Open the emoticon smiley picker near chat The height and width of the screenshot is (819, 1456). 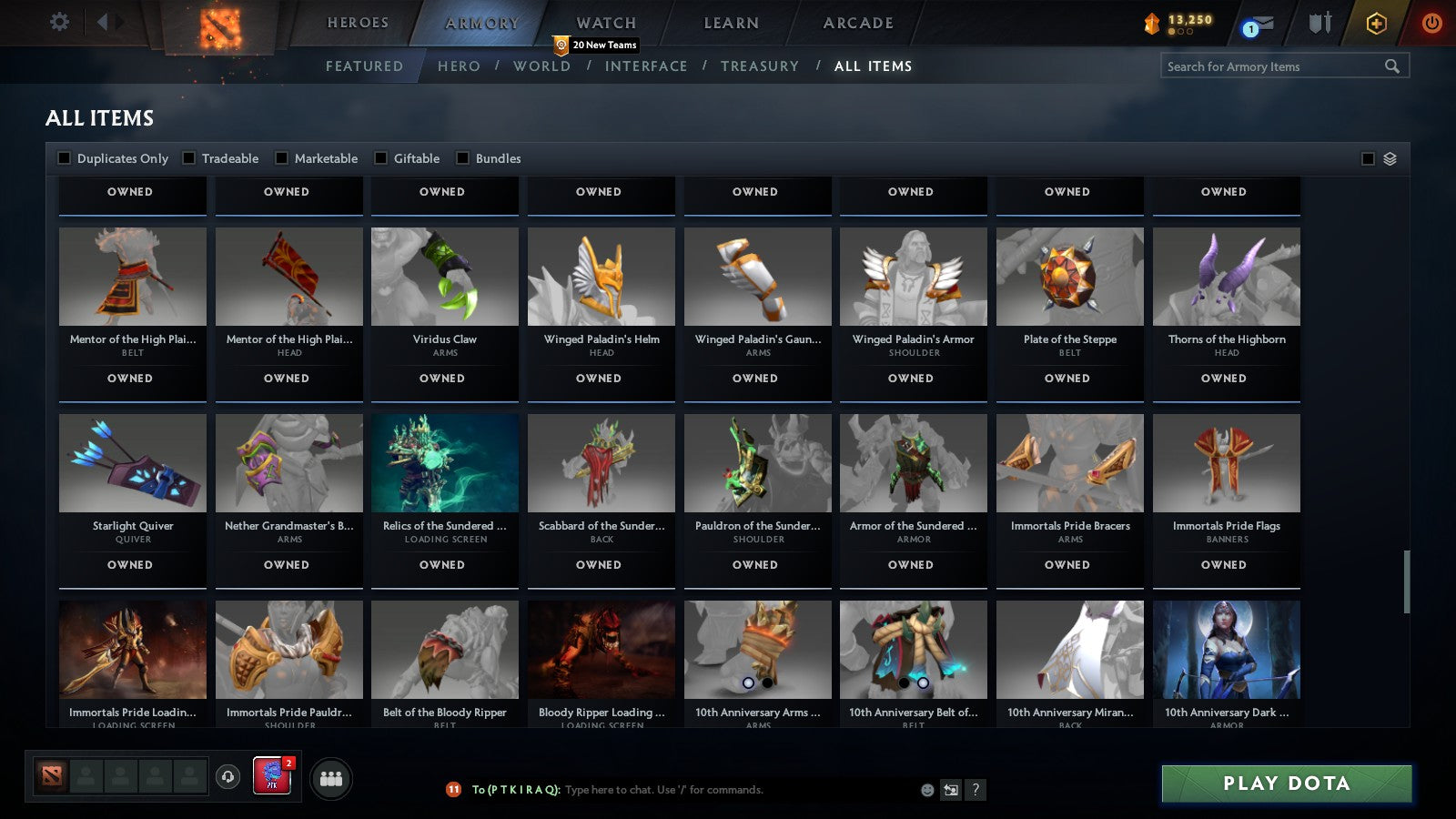point(925,790)
